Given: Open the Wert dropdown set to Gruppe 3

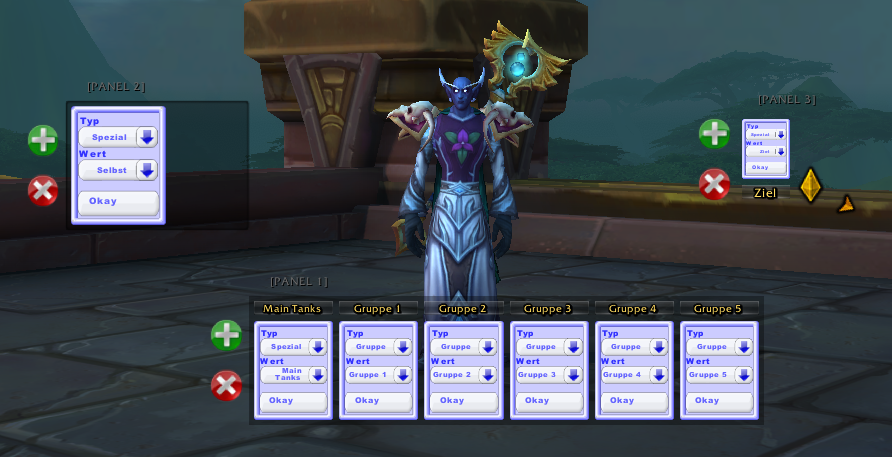Looking at the screenshot, I should point(573,375).
